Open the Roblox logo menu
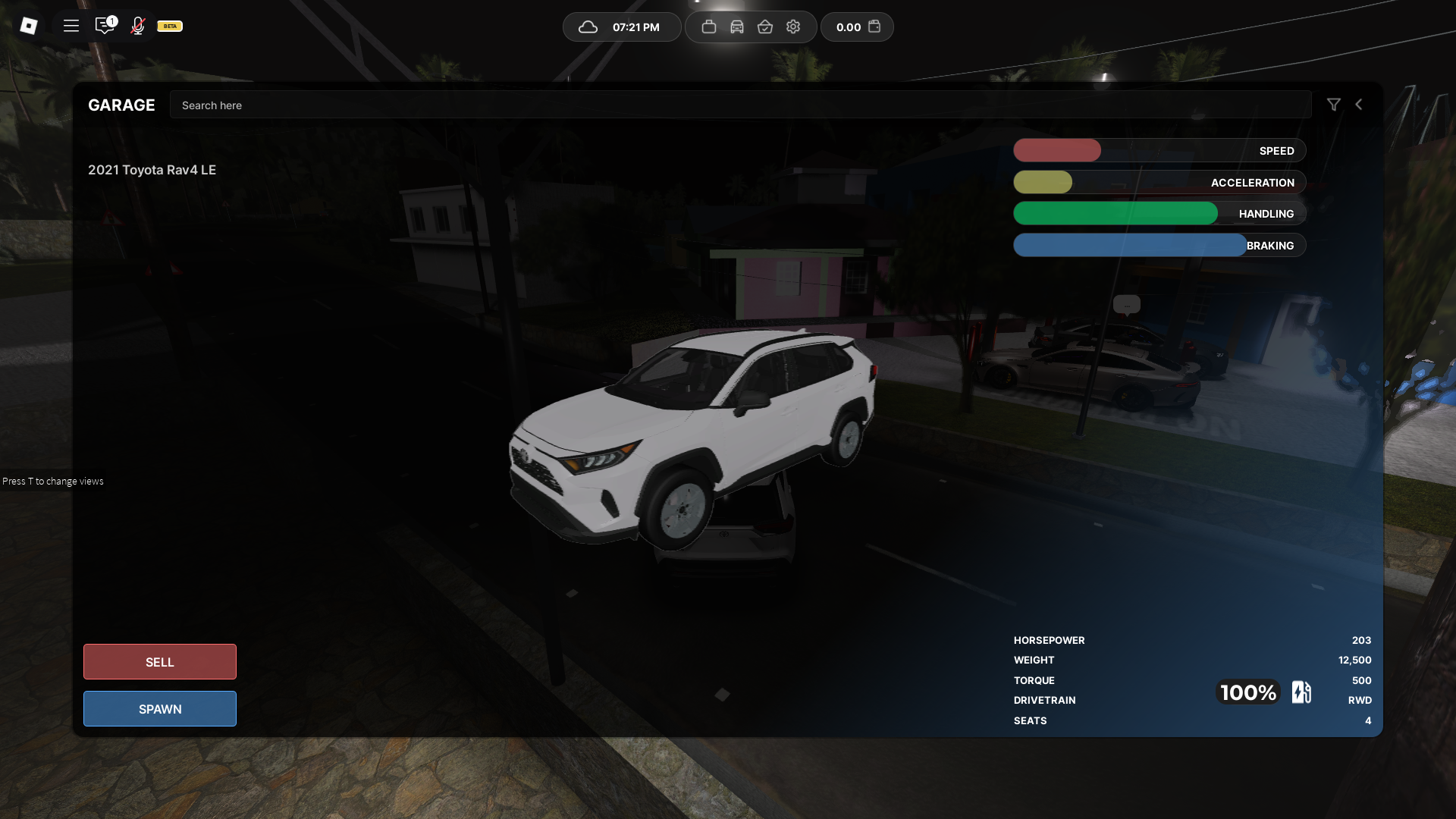Screen dimensions: 1456x819 click(x=29, y=26)
